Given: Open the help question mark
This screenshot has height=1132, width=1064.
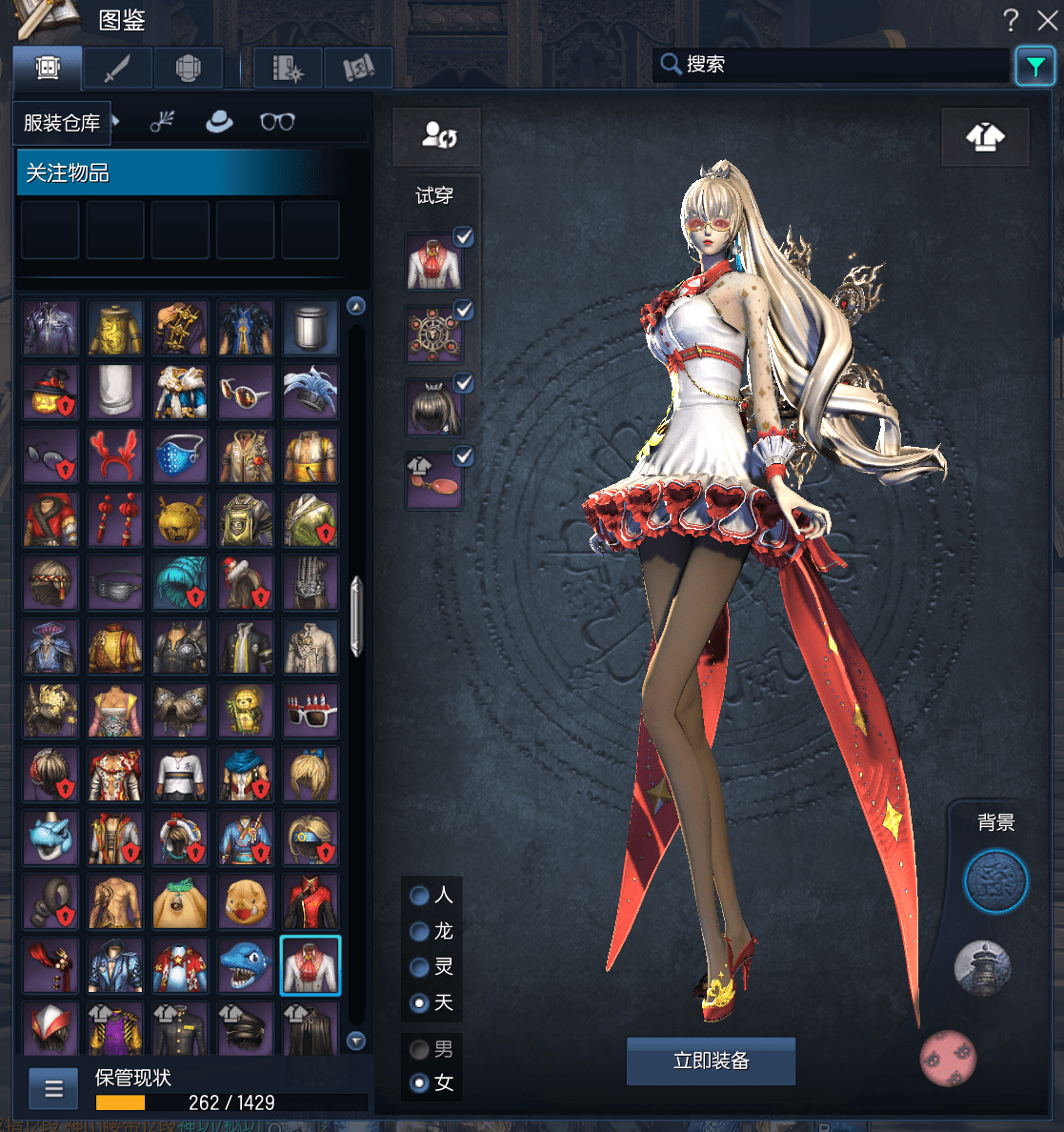Looking at the screenshot, I should coord(1011,20).
